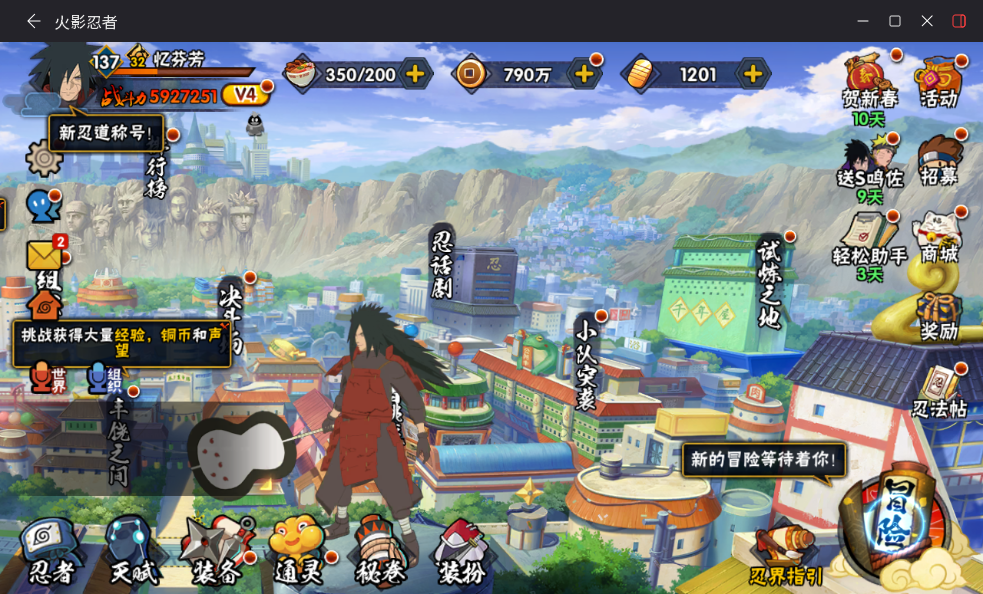The width and height of the screenshot is (983, 594).
Task: Open the 商城 shop
Action: (940, 238)
